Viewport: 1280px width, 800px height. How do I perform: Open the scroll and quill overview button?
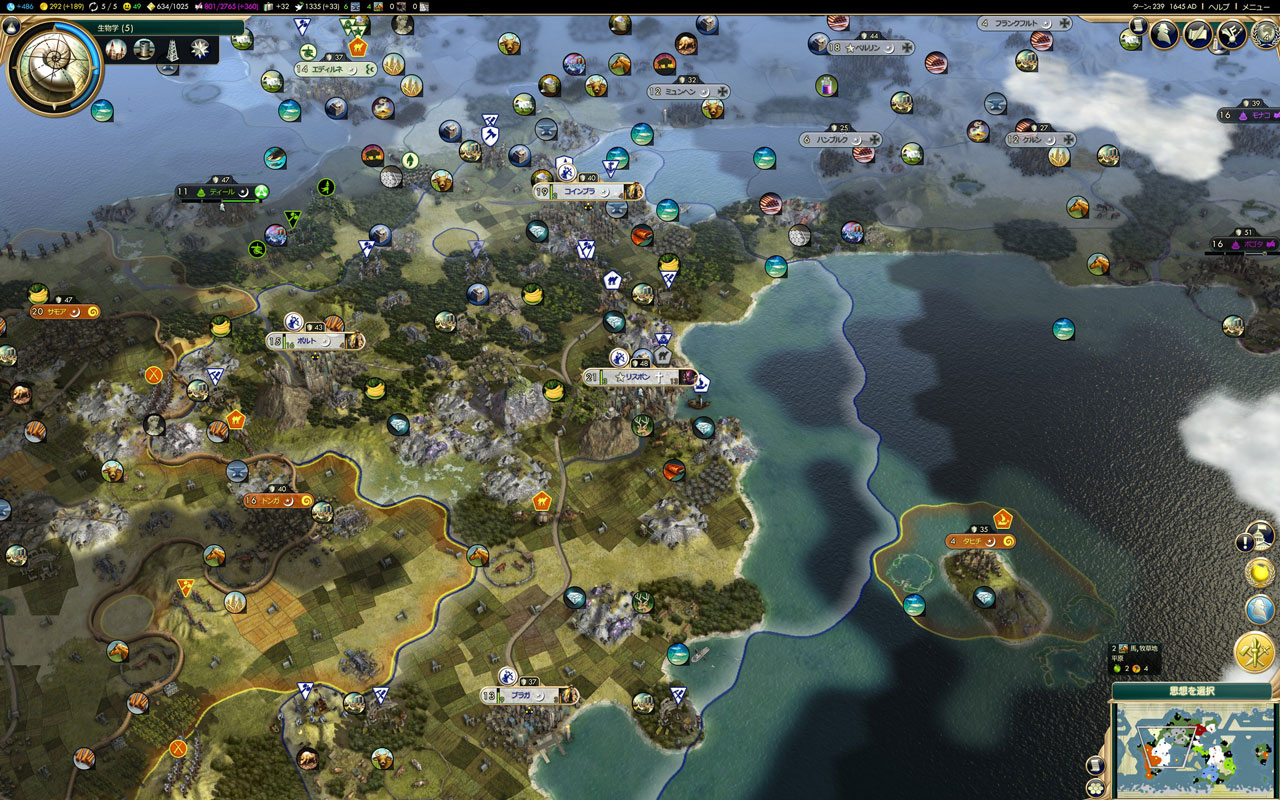(1198, 34)
